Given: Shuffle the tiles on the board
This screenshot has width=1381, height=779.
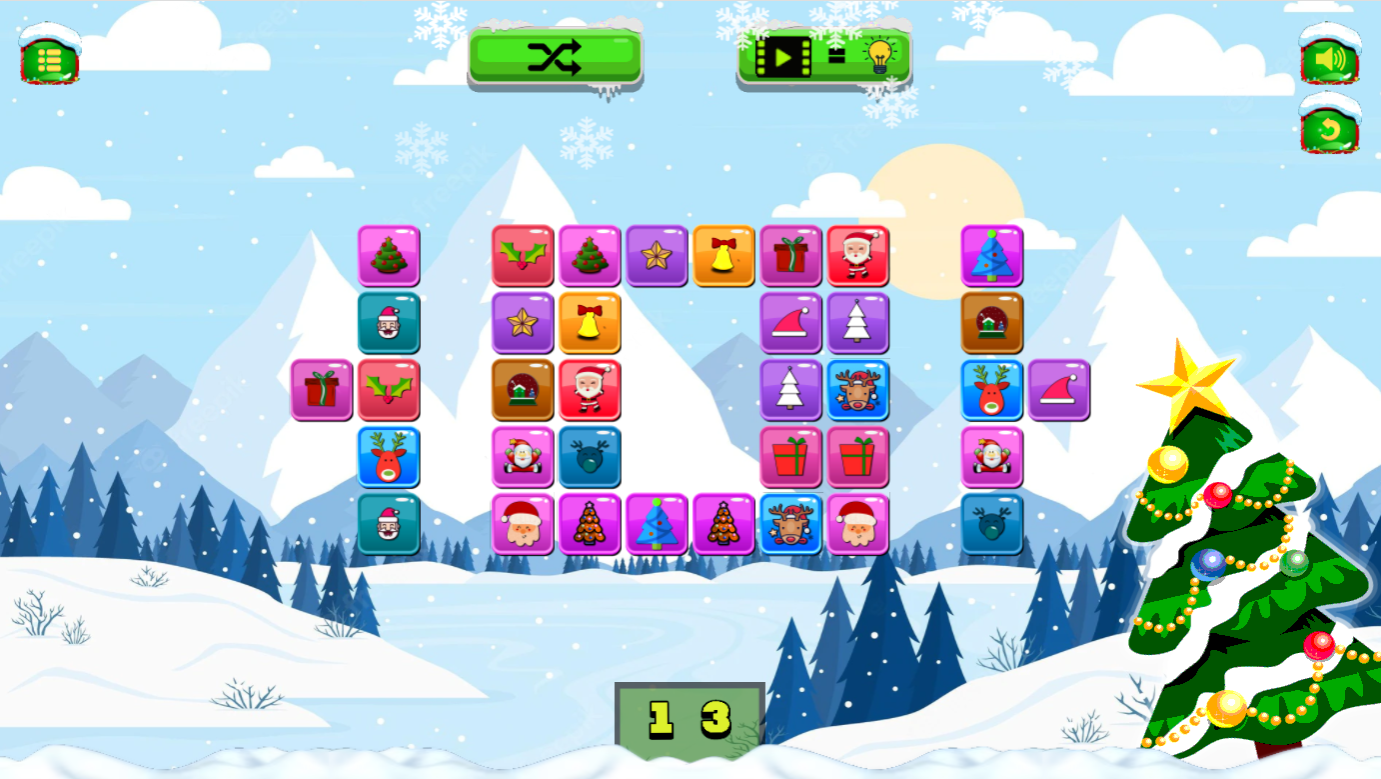Looking at the screenshot, I should (x=554, y=59).
